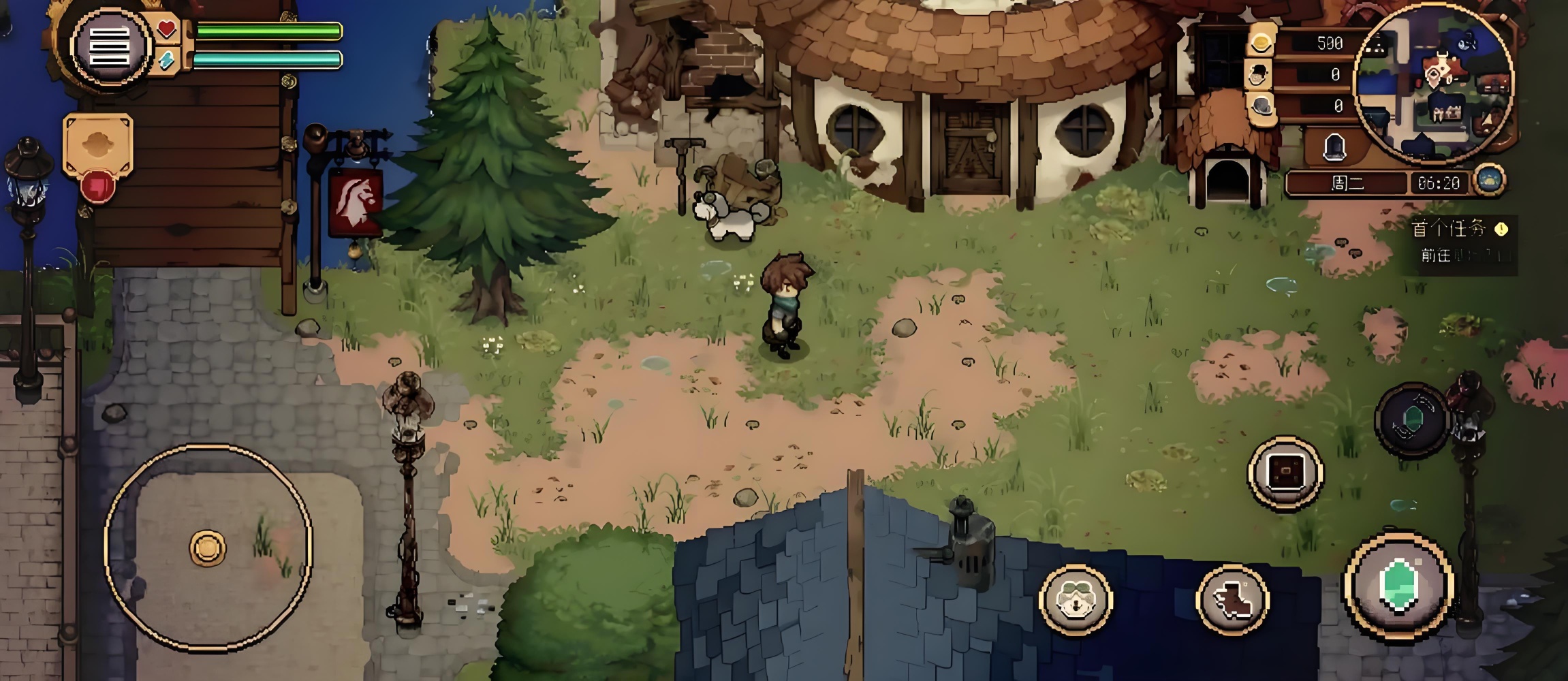Viewport: 1568px width, 681px height.
Task: Tap the dark gem swap button
Action: pyautogui.click(x=1412, y=419)
